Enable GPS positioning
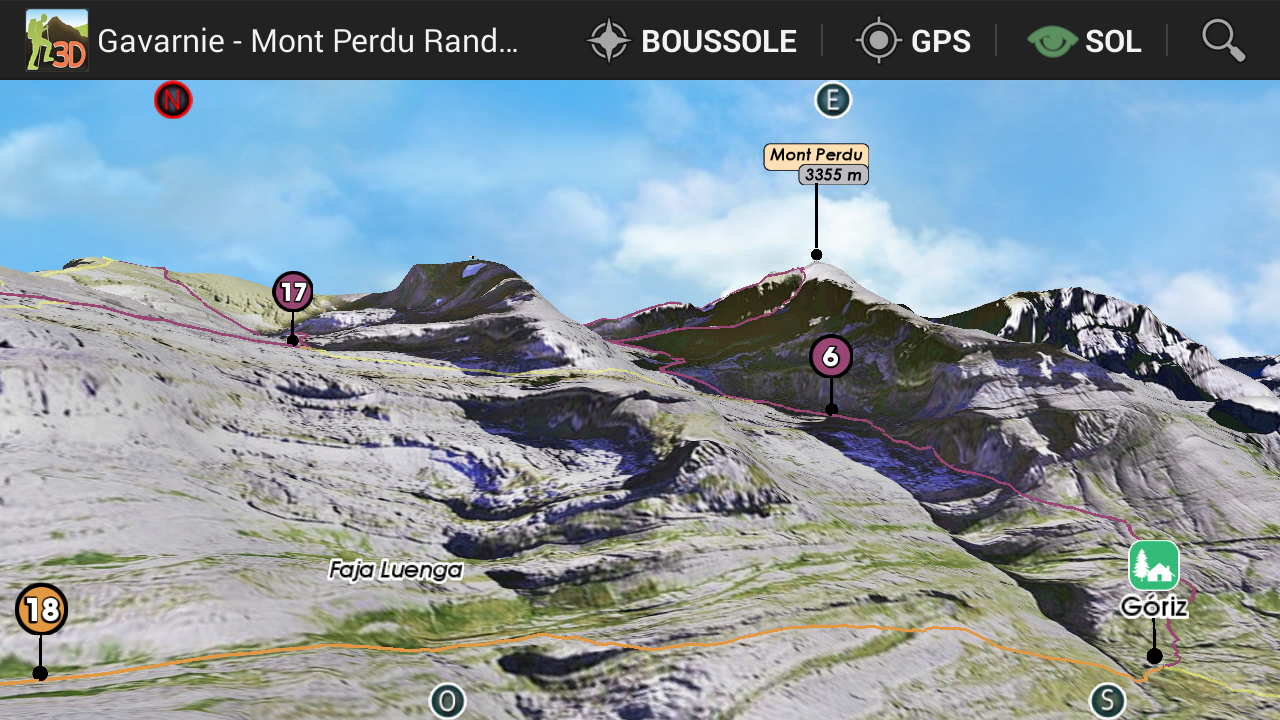Viewport: 1280px width, 720px height. pyautogui.click(x=913, y=41)
